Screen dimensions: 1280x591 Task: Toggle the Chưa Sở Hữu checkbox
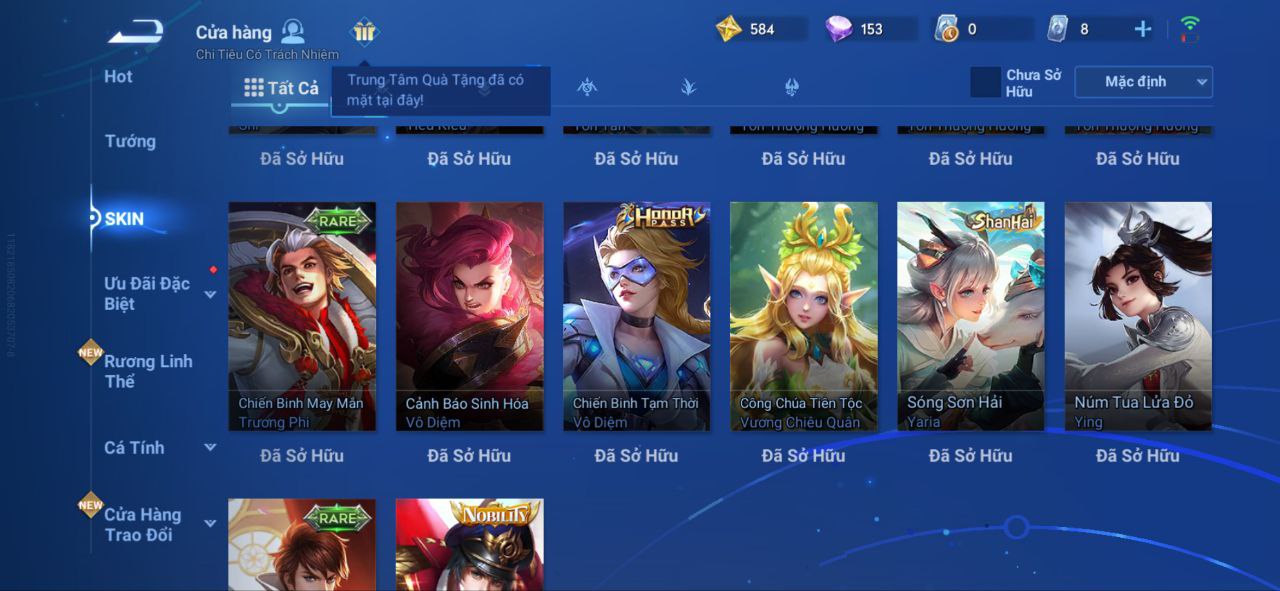(x=986, y=83)
